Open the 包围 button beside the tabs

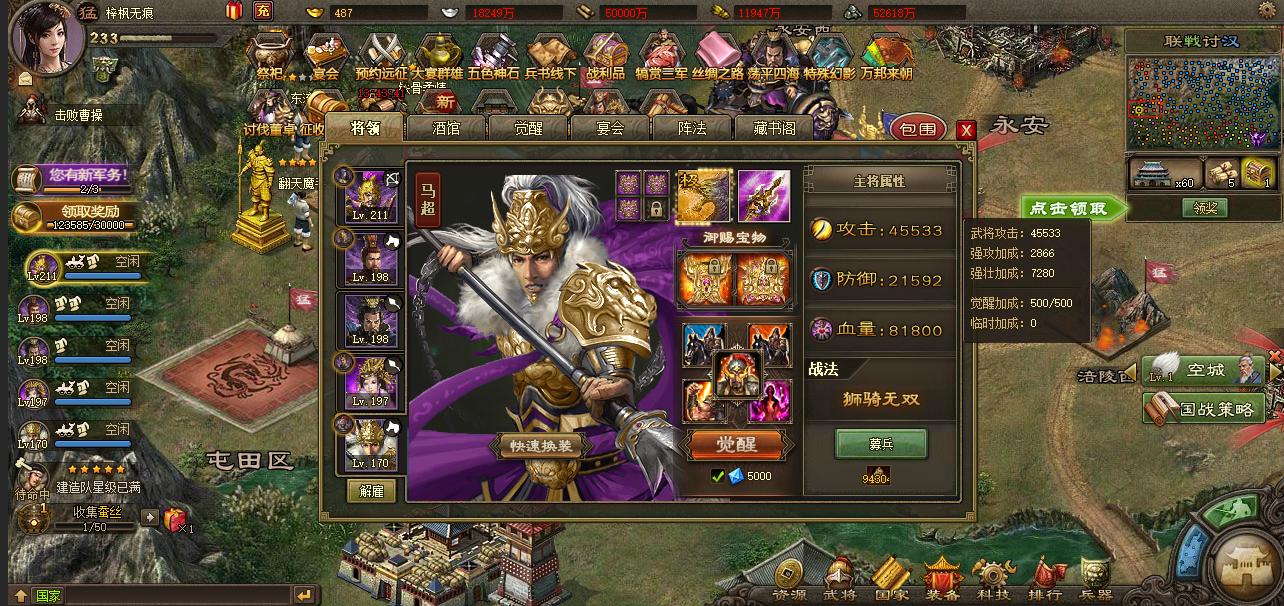coord(917,129)
